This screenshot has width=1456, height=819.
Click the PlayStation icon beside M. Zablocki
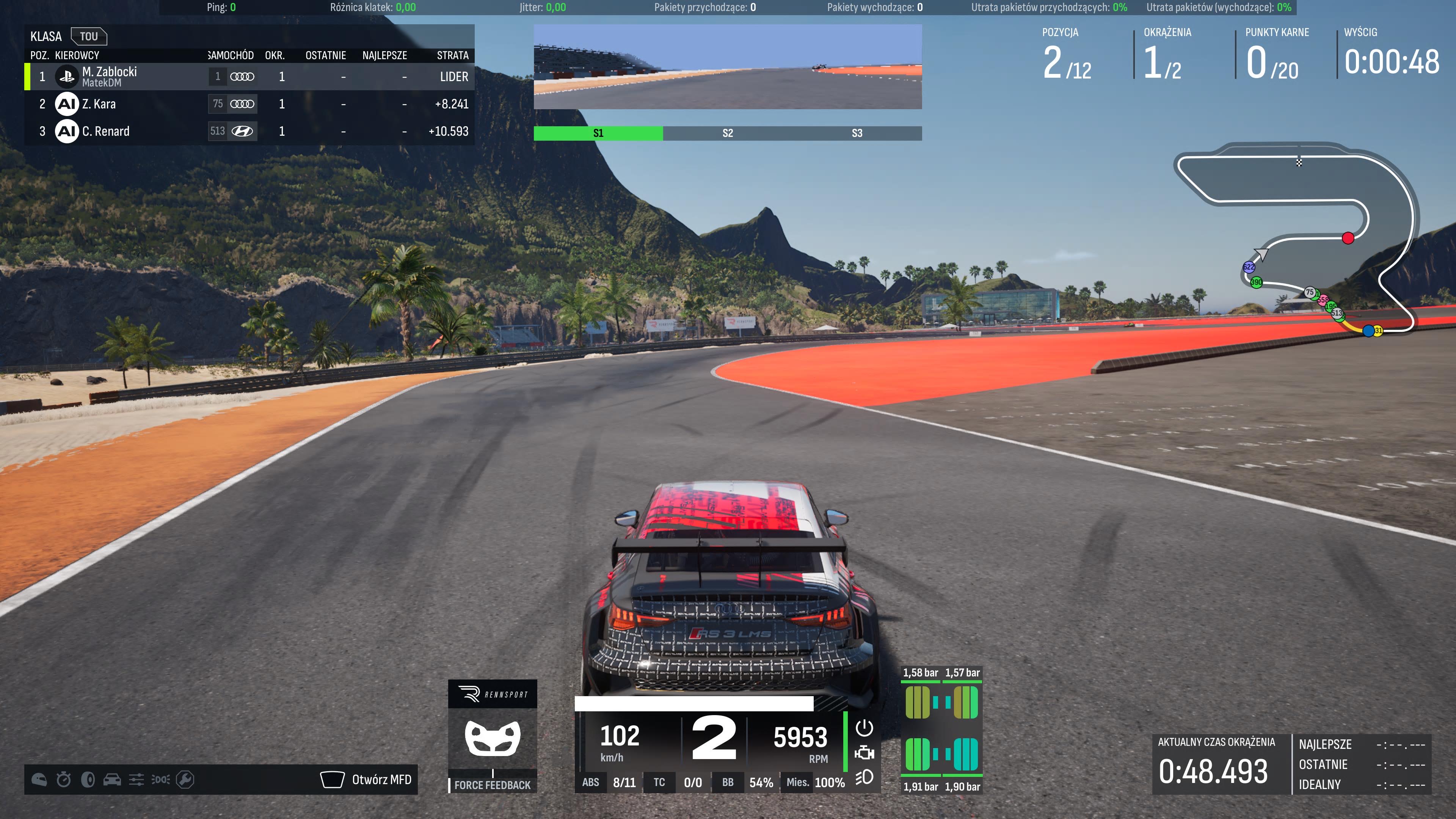(x=66, y=77)
